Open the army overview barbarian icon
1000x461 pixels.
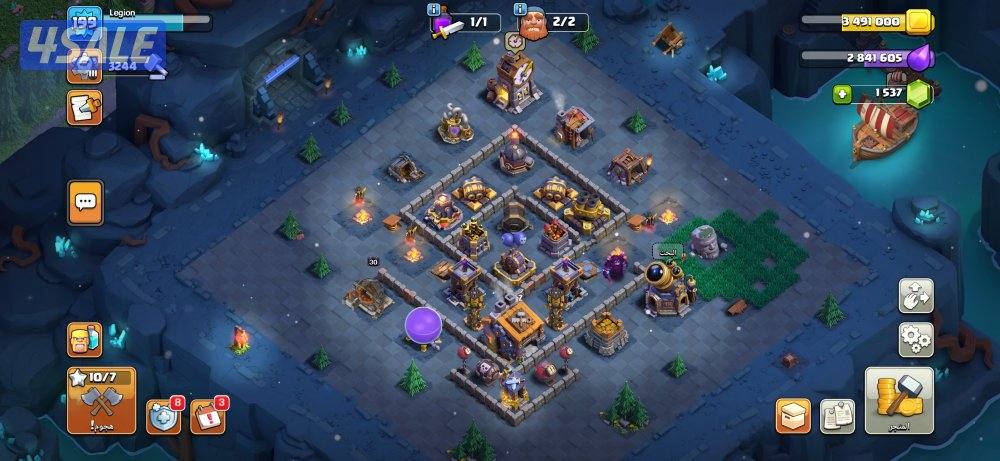click(85, 341)
